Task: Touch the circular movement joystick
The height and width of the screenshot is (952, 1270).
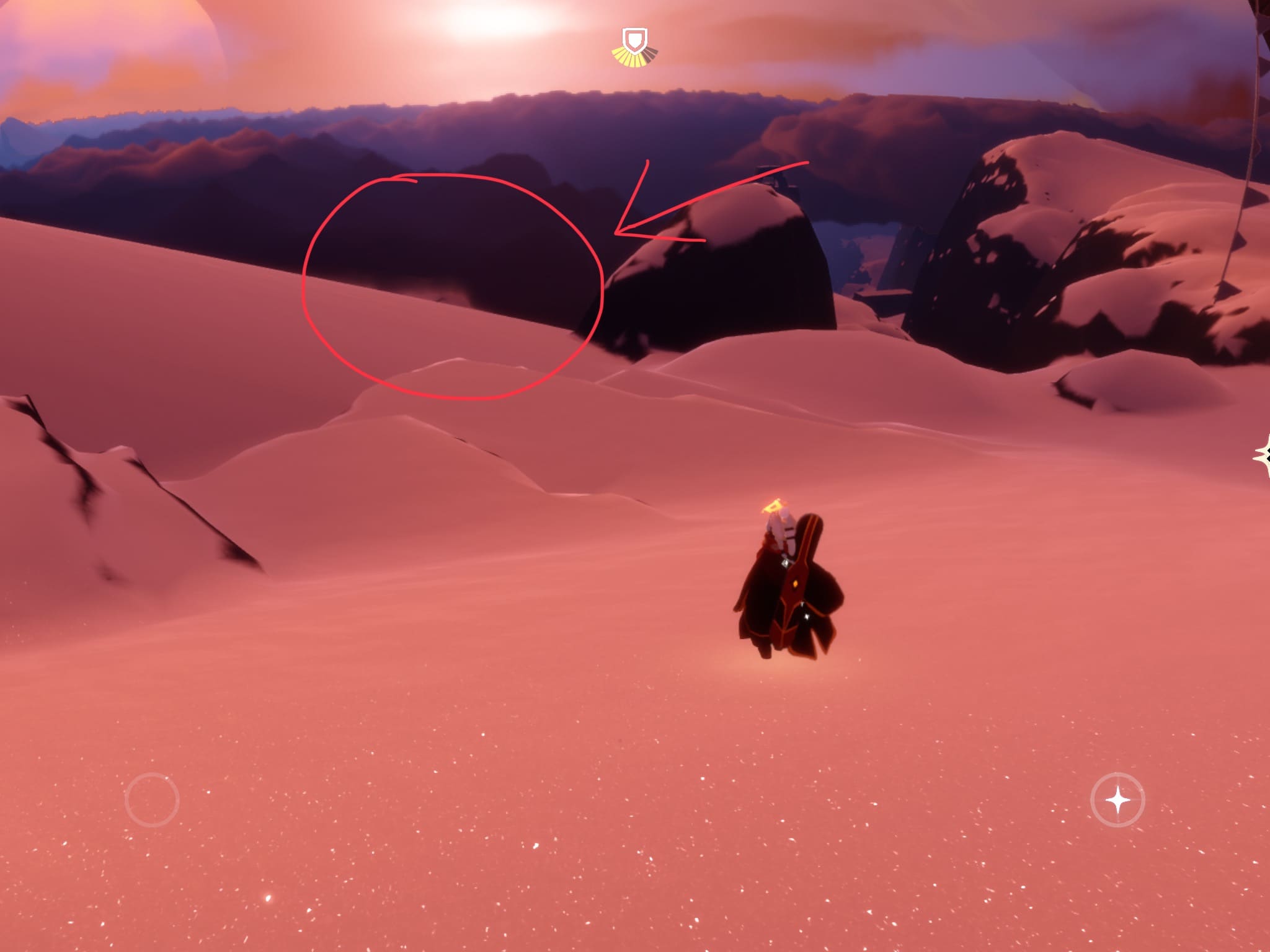Action: pyautogui.click(x=152, y=800)
